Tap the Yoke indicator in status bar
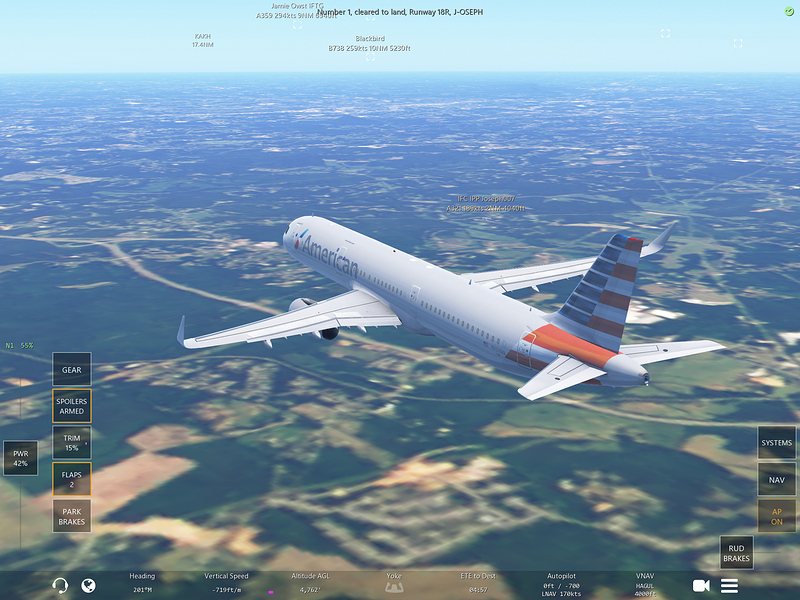Screen dimensions: 800x600 (394, 582)
